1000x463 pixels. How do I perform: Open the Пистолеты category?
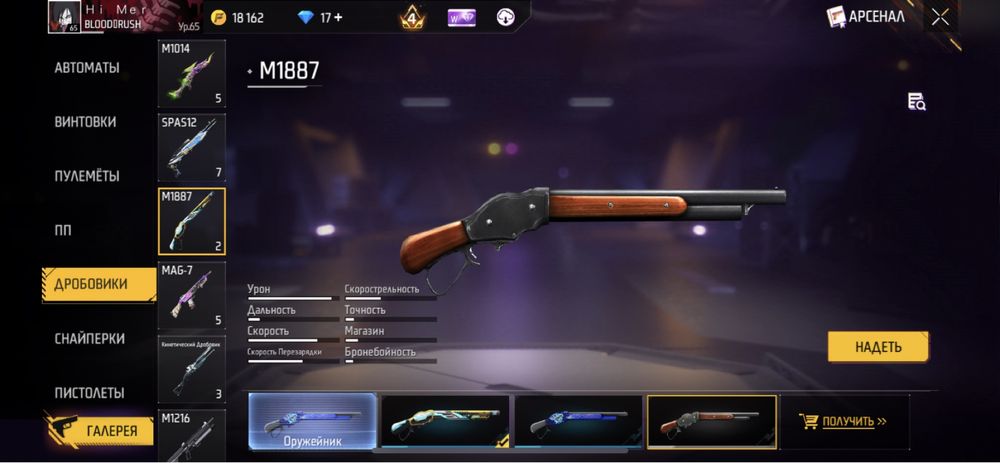(x=89, y=393)
